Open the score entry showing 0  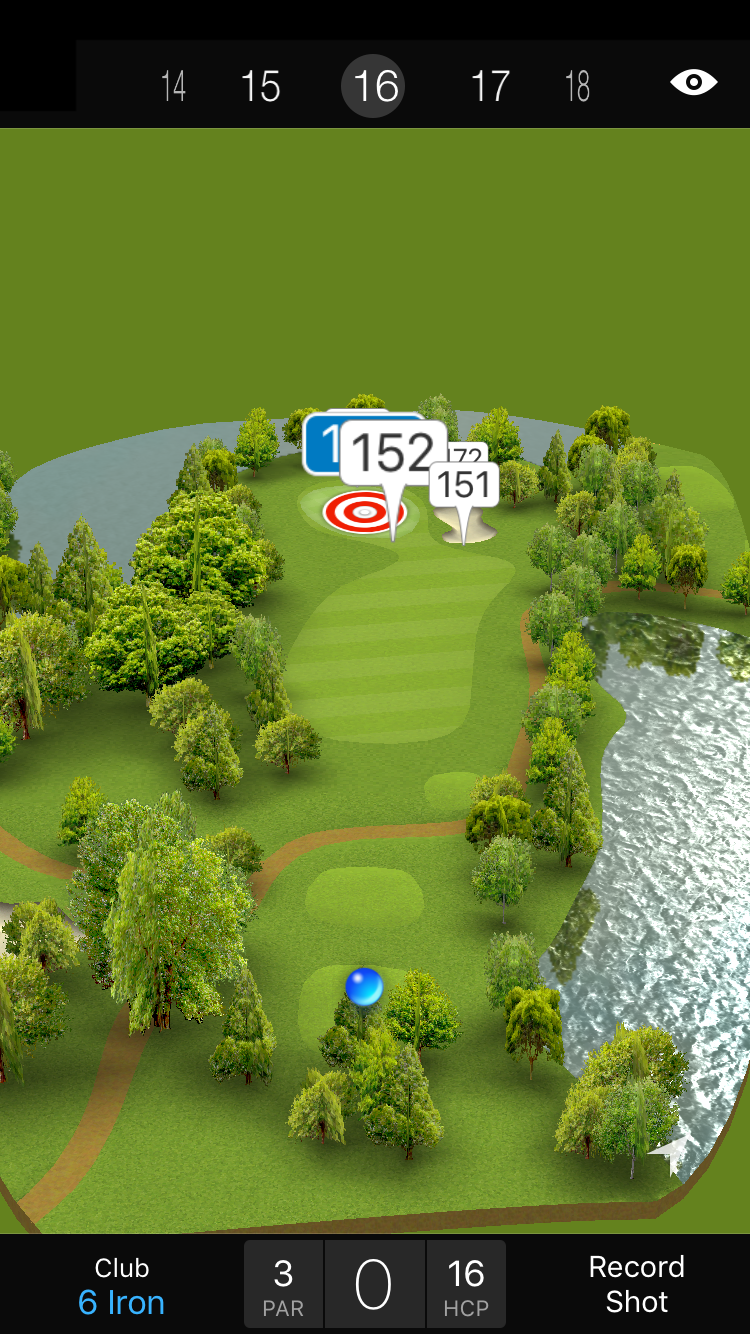click(374, 1285)
